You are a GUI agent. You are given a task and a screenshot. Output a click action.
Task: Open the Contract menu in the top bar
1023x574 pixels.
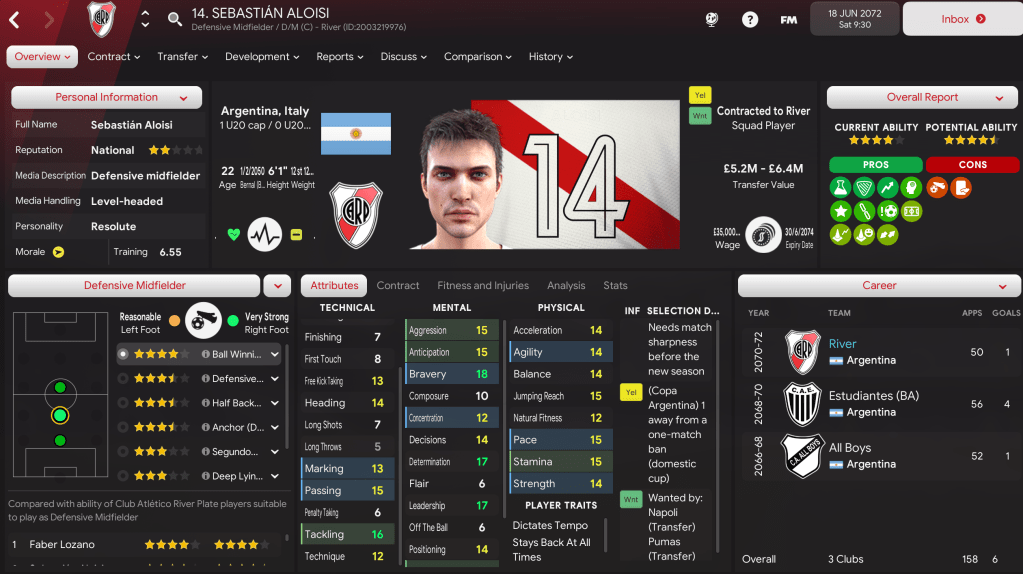[114, 57]
